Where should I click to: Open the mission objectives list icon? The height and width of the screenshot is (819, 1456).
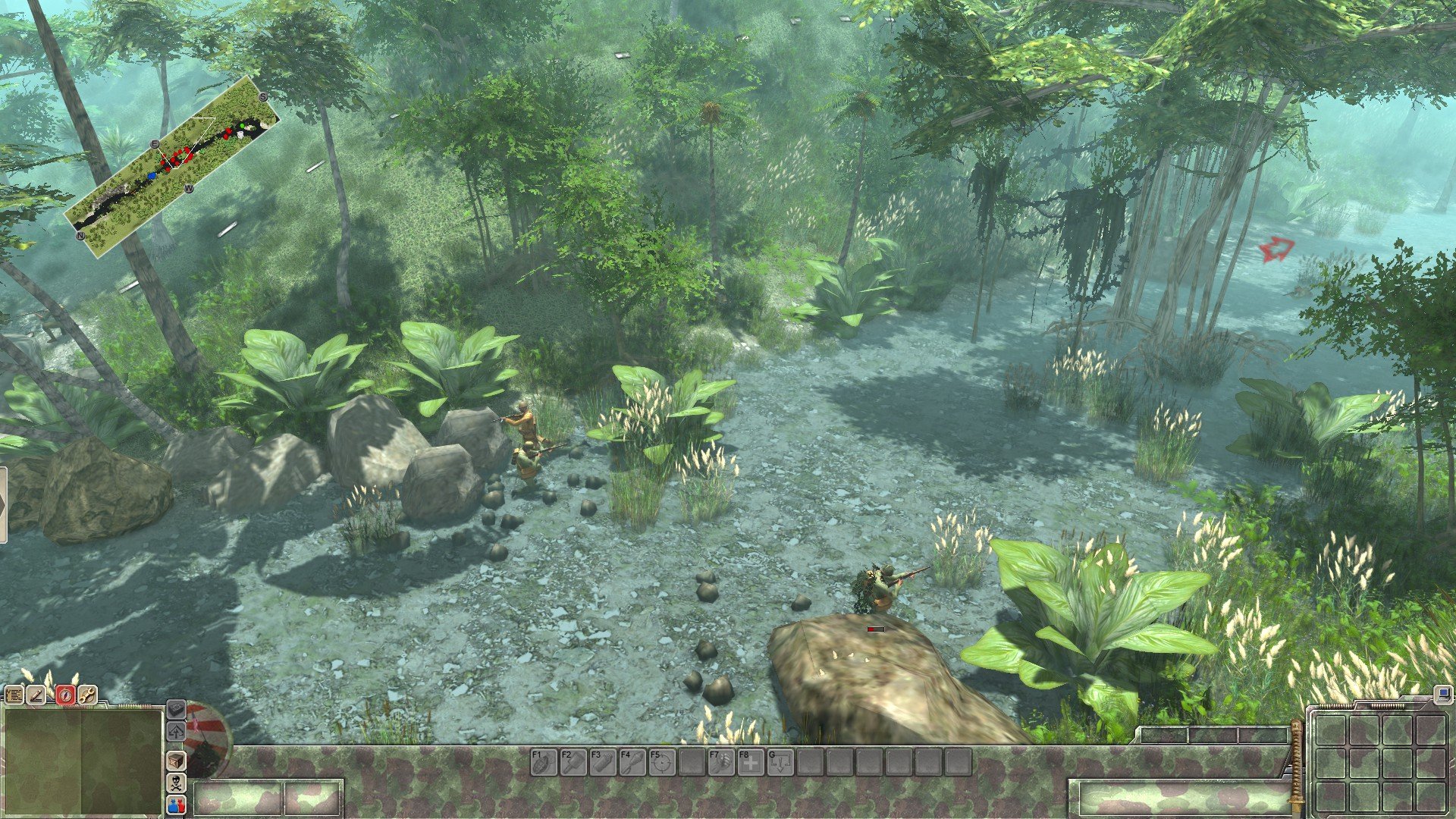pos(14,695)
